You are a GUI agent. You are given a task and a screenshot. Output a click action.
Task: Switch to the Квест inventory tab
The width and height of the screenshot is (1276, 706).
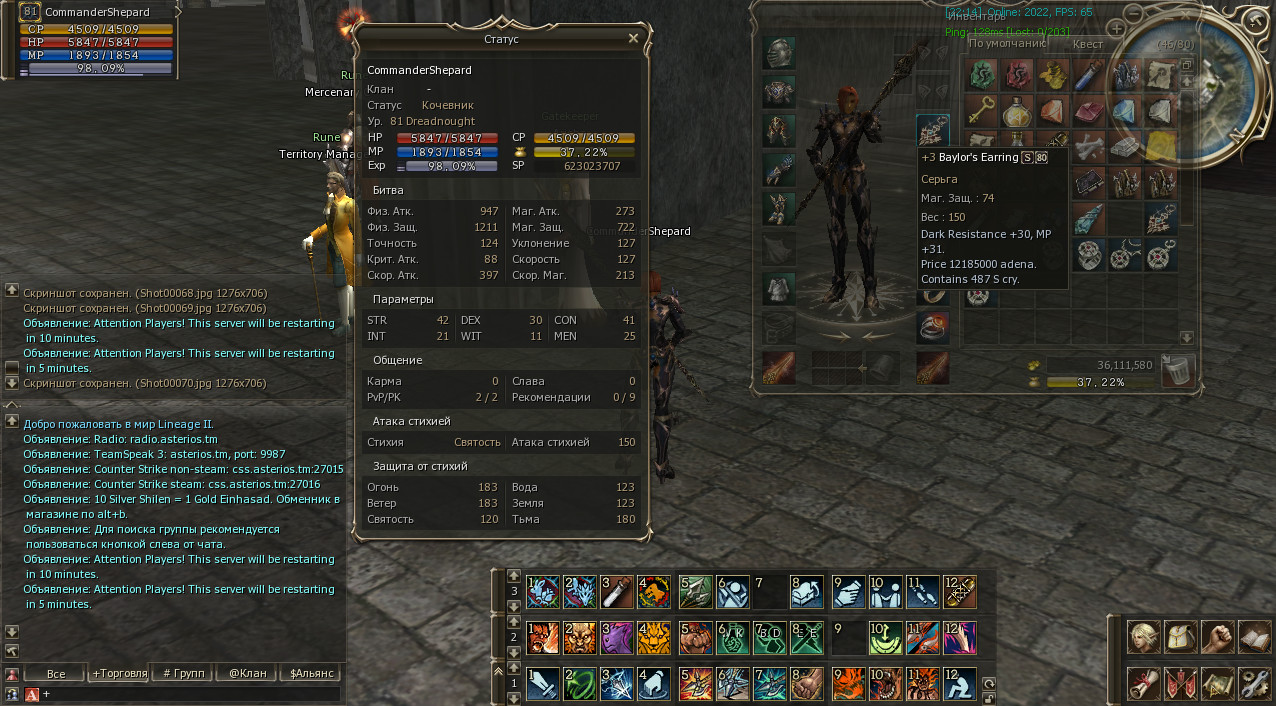(x=1087, y=44)
